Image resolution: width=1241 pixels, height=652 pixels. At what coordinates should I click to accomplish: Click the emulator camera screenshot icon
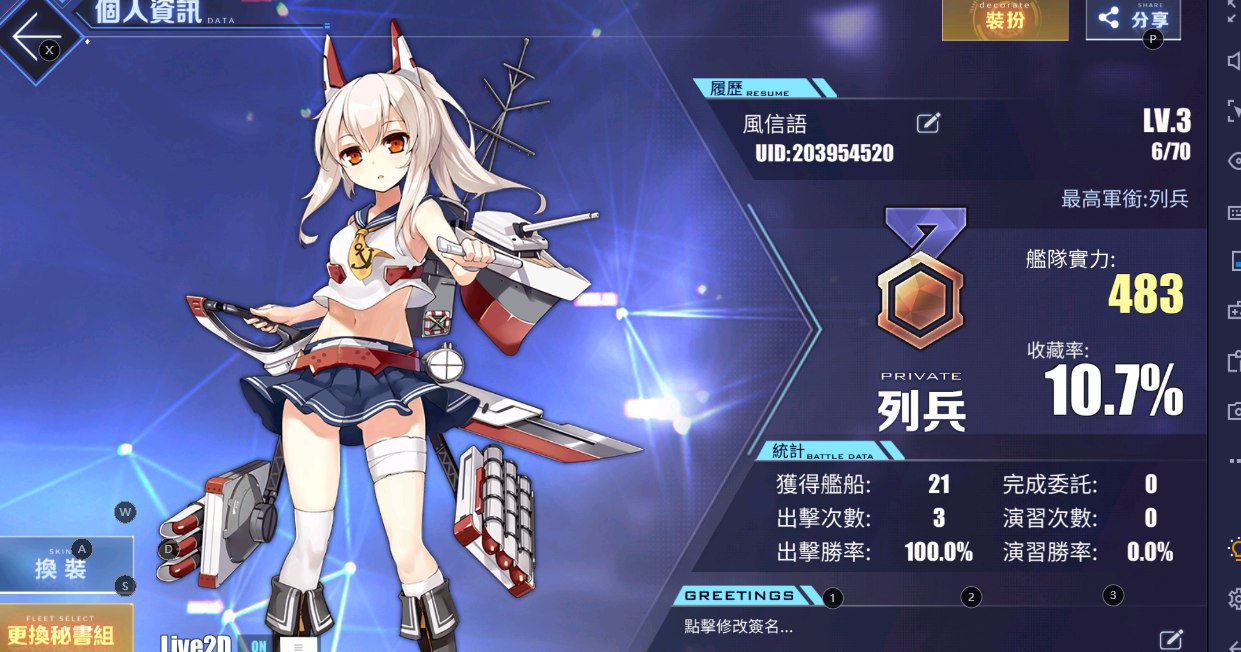pos(1233,411)
